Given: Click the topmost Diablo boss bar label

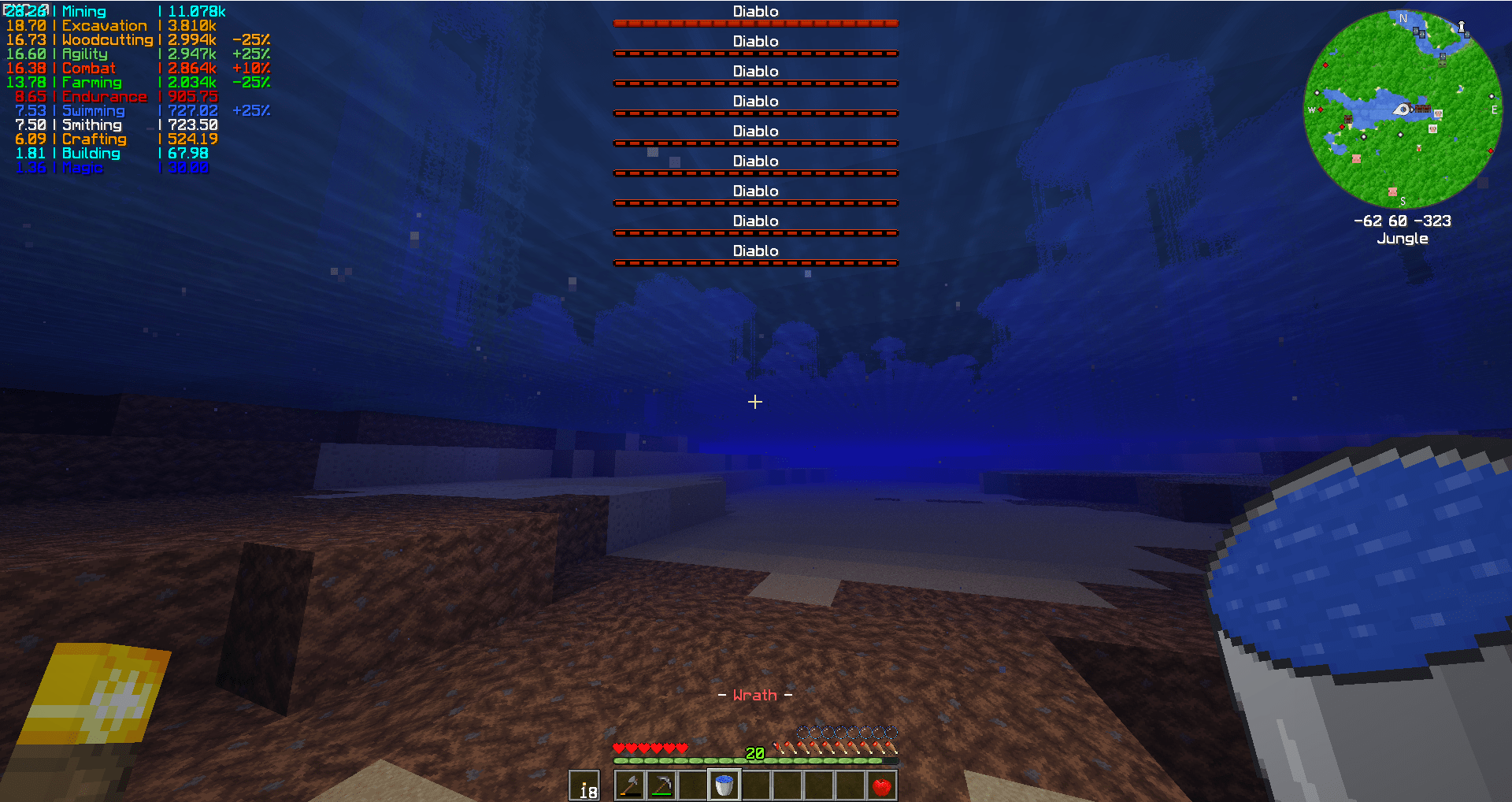Looking at the screenshot, I should 754,11.
